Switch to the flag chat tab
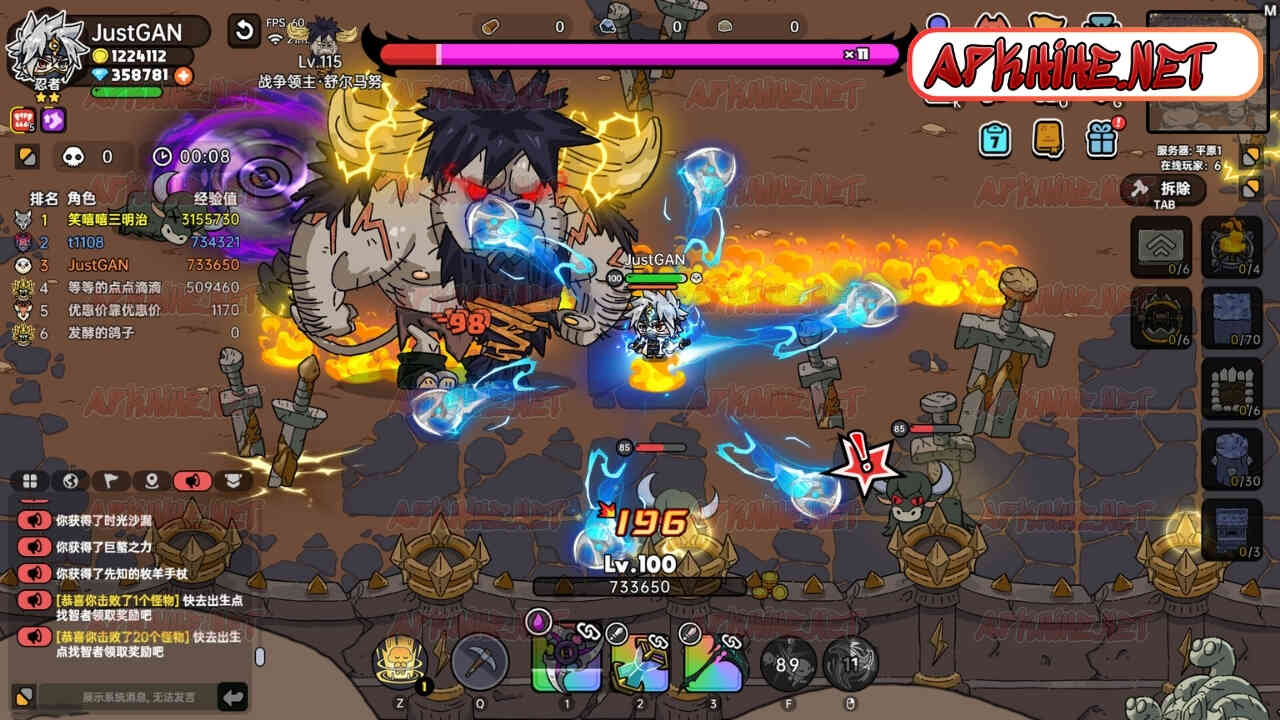 point(110,481)
